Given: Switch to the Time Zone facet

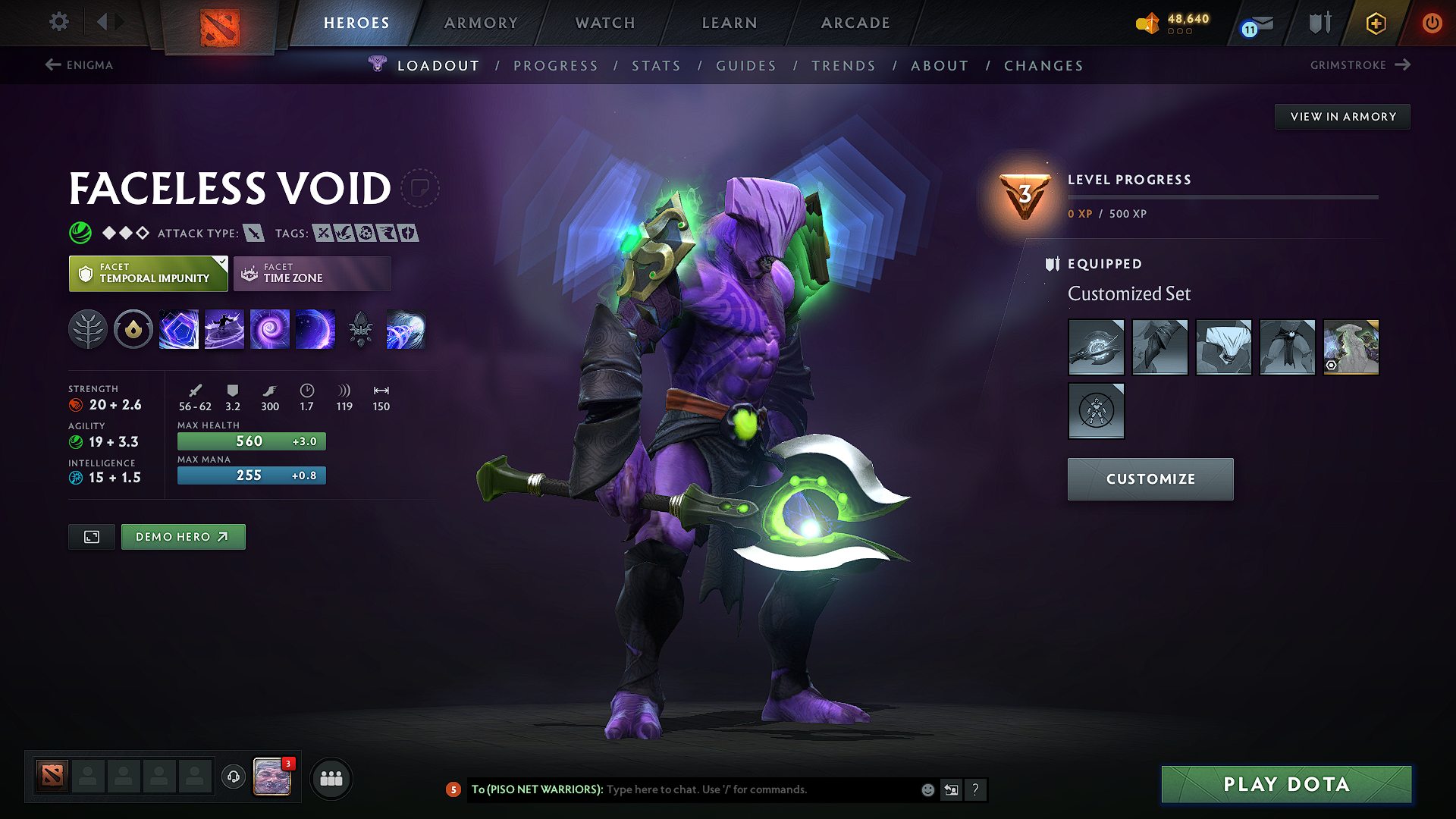Looking at the screenshot, I should [x=312, y=273].
